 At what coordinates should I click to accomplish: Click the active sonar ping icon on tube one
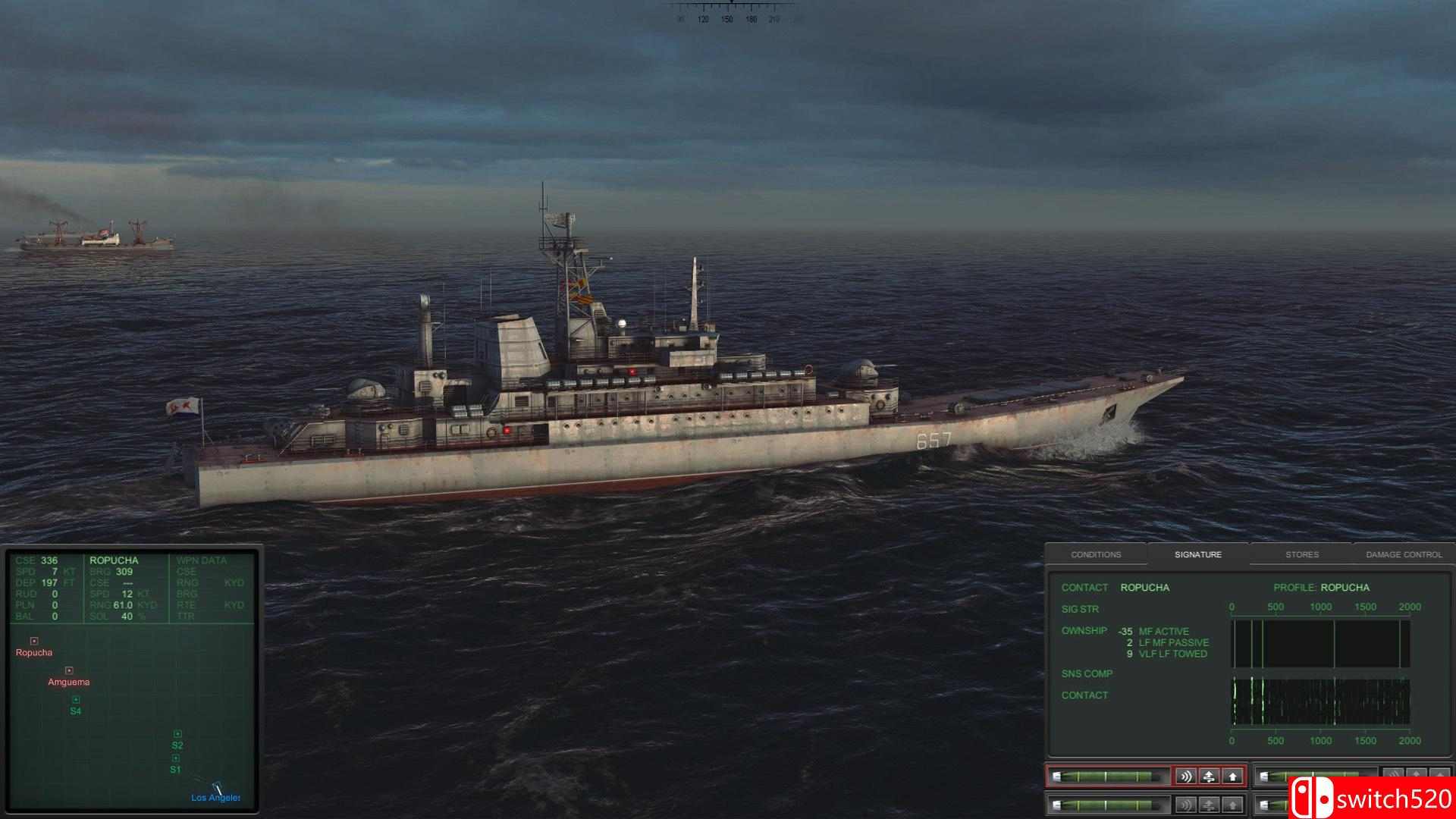click(x=1187, y=777)
